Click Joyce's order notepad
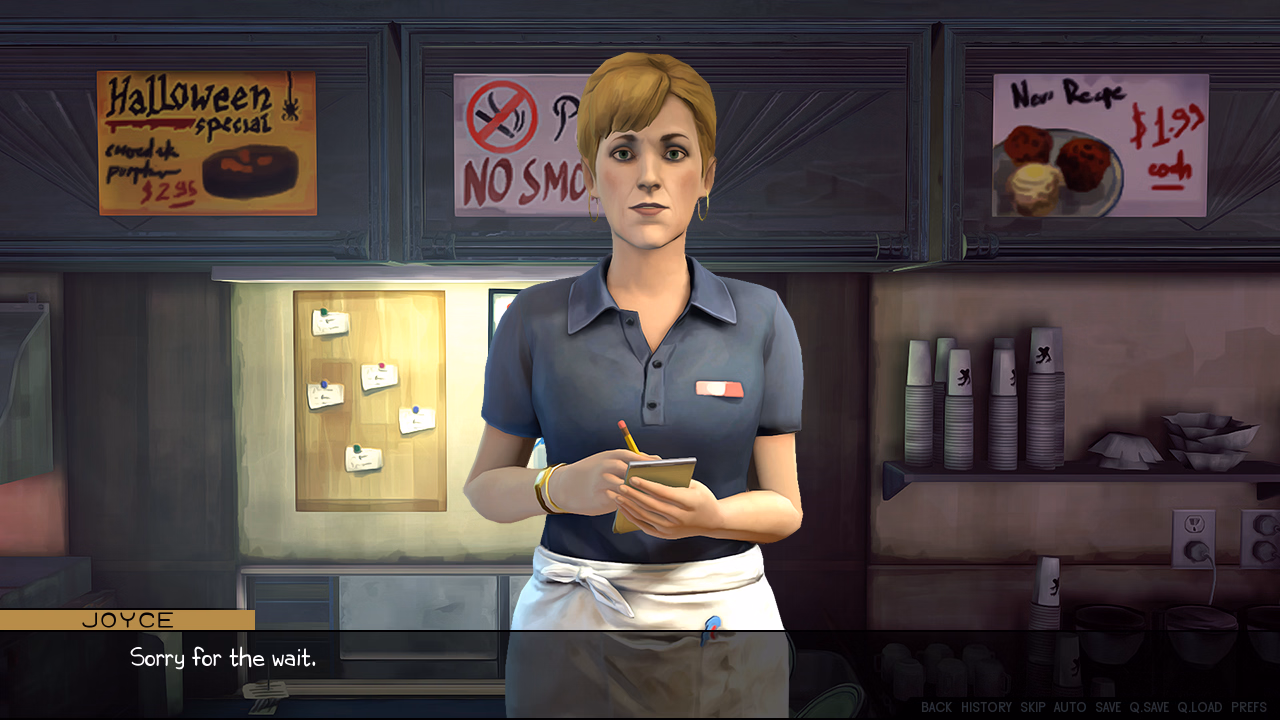Viewport: 1280px width, 720px height. point(660,475)
